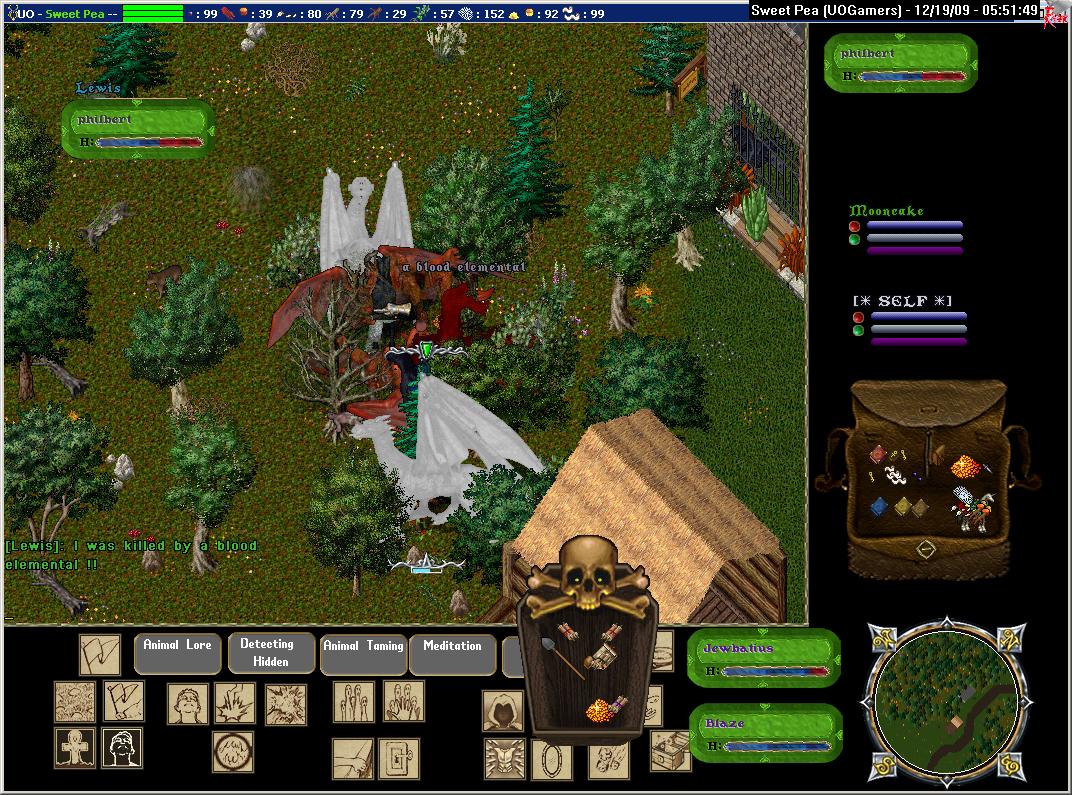Select the blue book in the backpack
The height and width of the screenshot is (795, 1072).
point(880,506)
